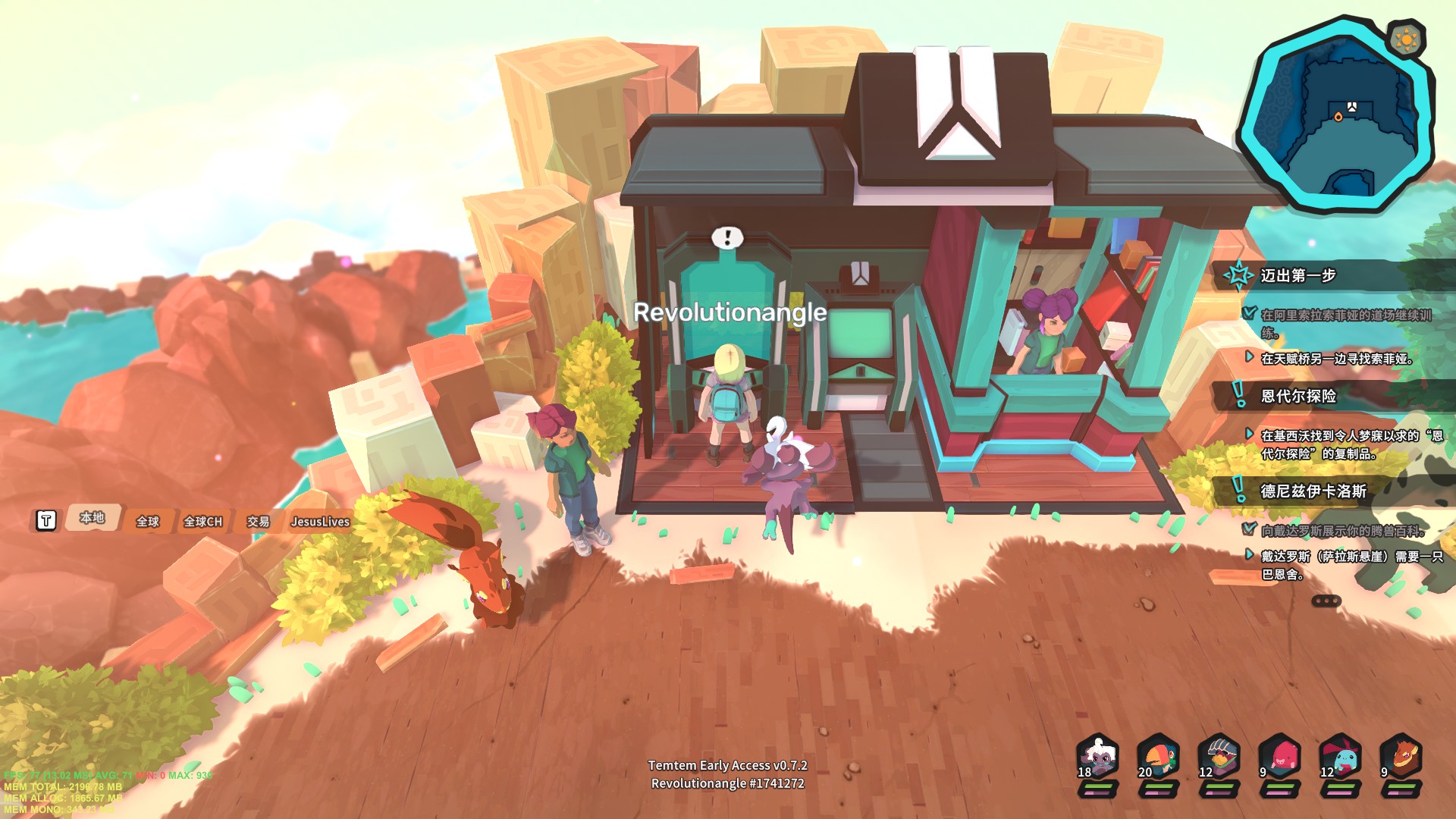Switch to the 本地 (Local) chat tab
The height and width of the screenshot is (819, 1456).
[93, 518]
